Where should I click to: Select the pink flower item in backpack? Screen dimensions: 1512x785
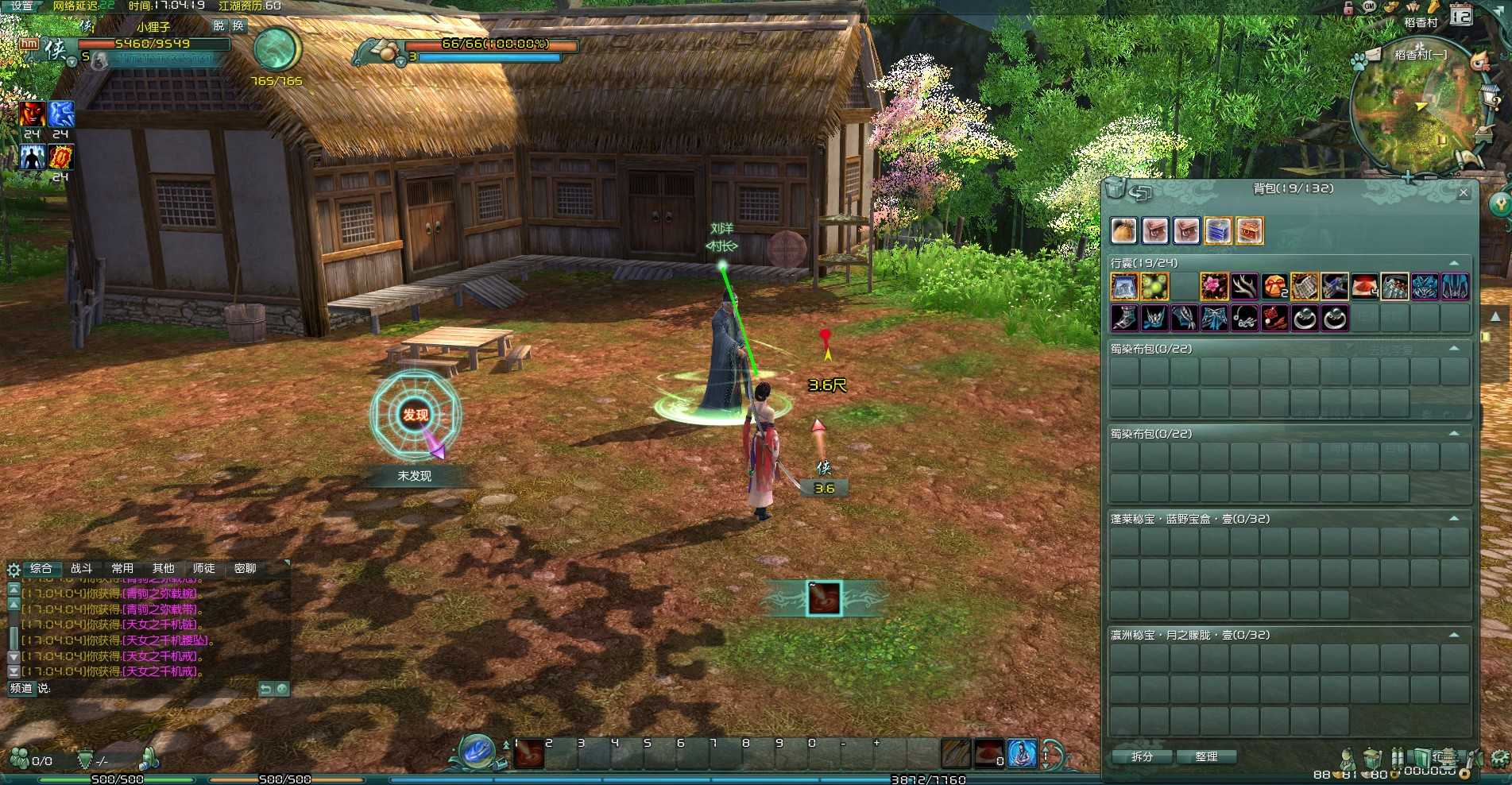click(x=1214, y=286)
